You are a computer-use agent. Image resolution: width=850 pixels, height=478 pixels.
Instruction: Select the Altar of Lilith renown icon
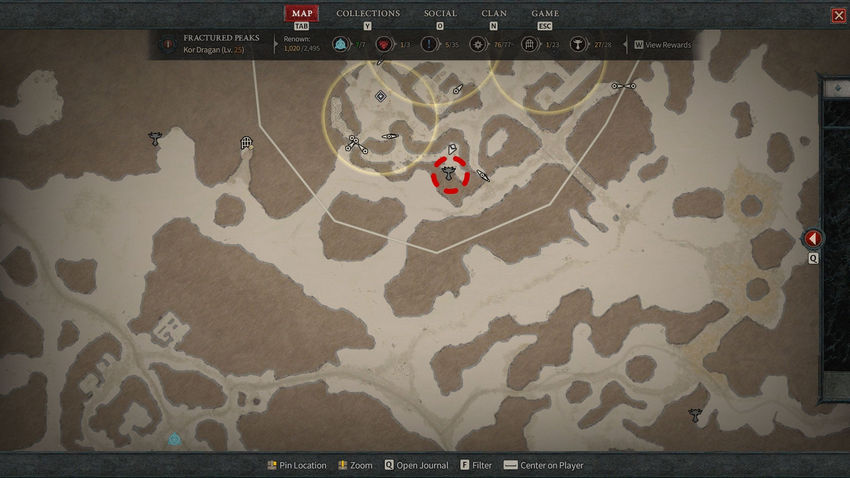(578, 44)
